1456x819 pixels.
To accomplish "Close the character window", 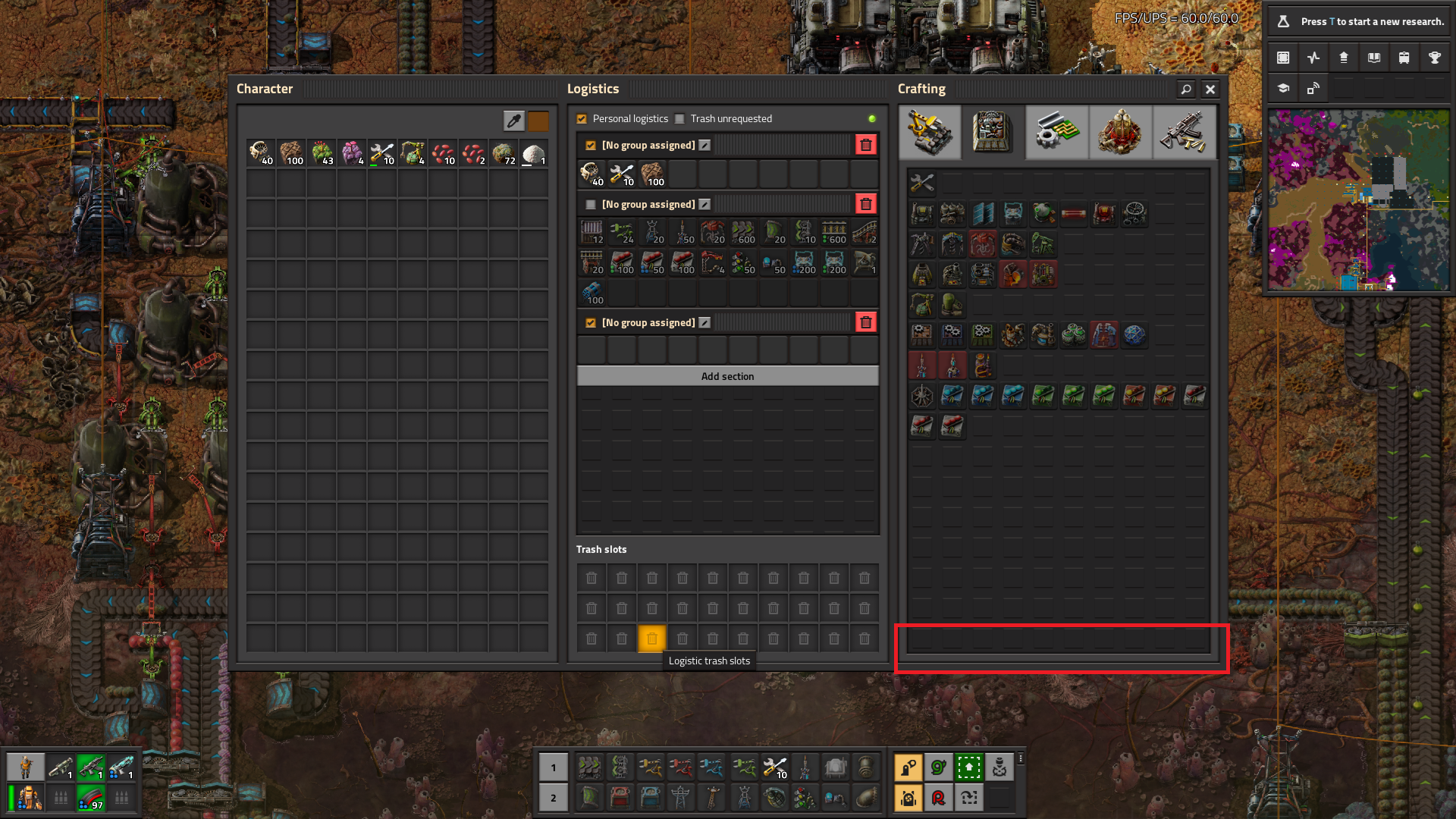I will click(1210, 89).
